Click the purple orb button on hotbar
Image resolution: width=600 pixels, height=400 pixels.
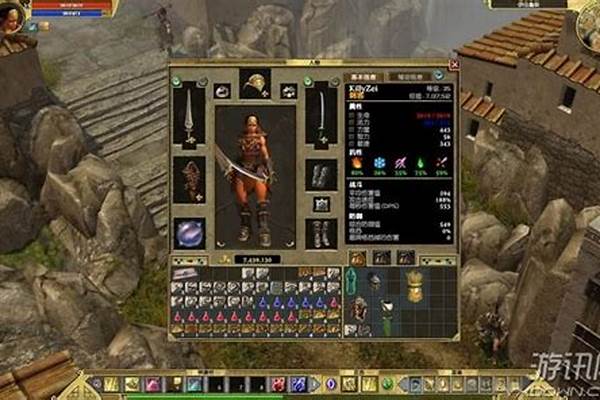pyautogui.click(x=330, y=384)
